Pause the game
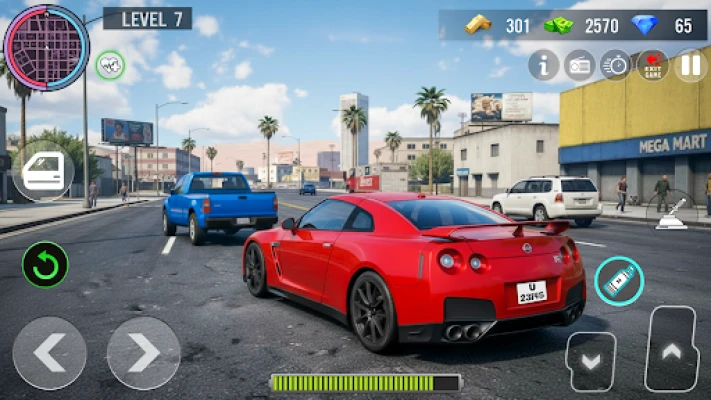Viewport: 711px width, 400px height. 690,65
